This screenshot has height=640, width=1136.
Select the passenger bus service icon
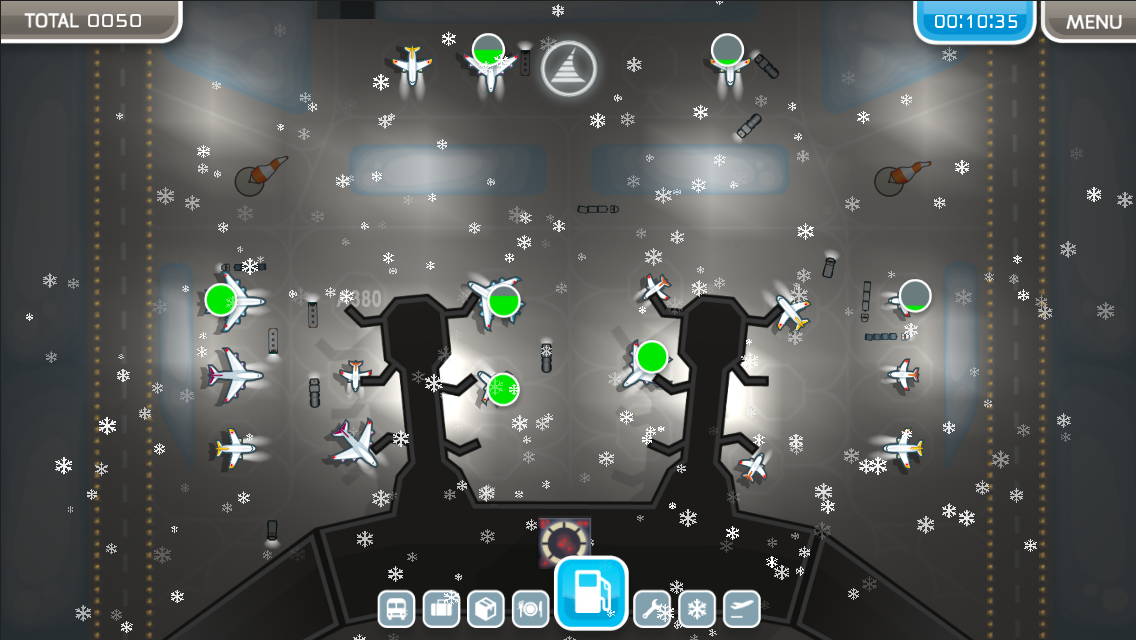(396, 608)
